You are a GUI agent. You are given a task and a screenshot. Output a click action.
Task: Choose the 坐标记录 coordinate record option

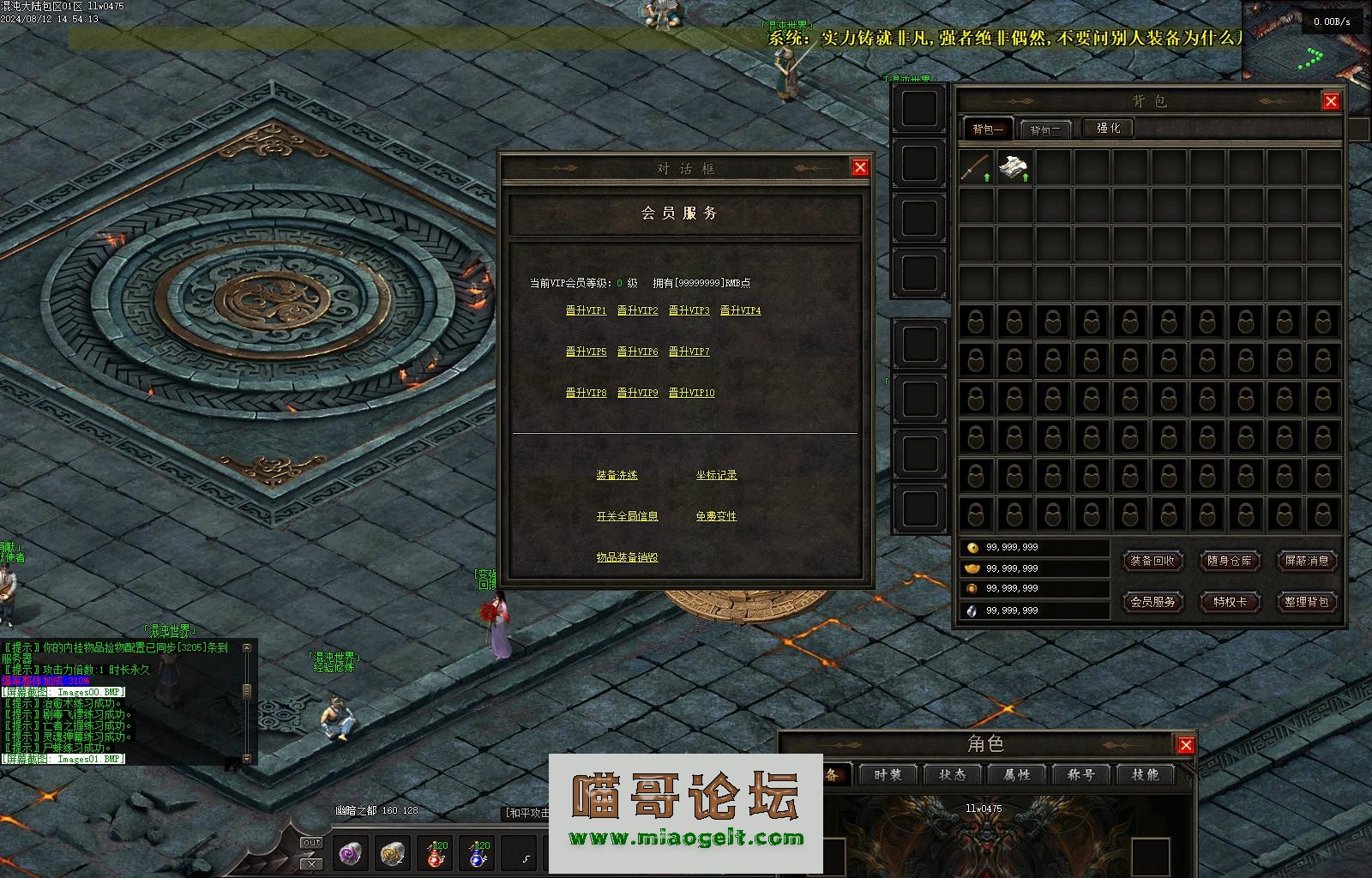coord(716,475)
